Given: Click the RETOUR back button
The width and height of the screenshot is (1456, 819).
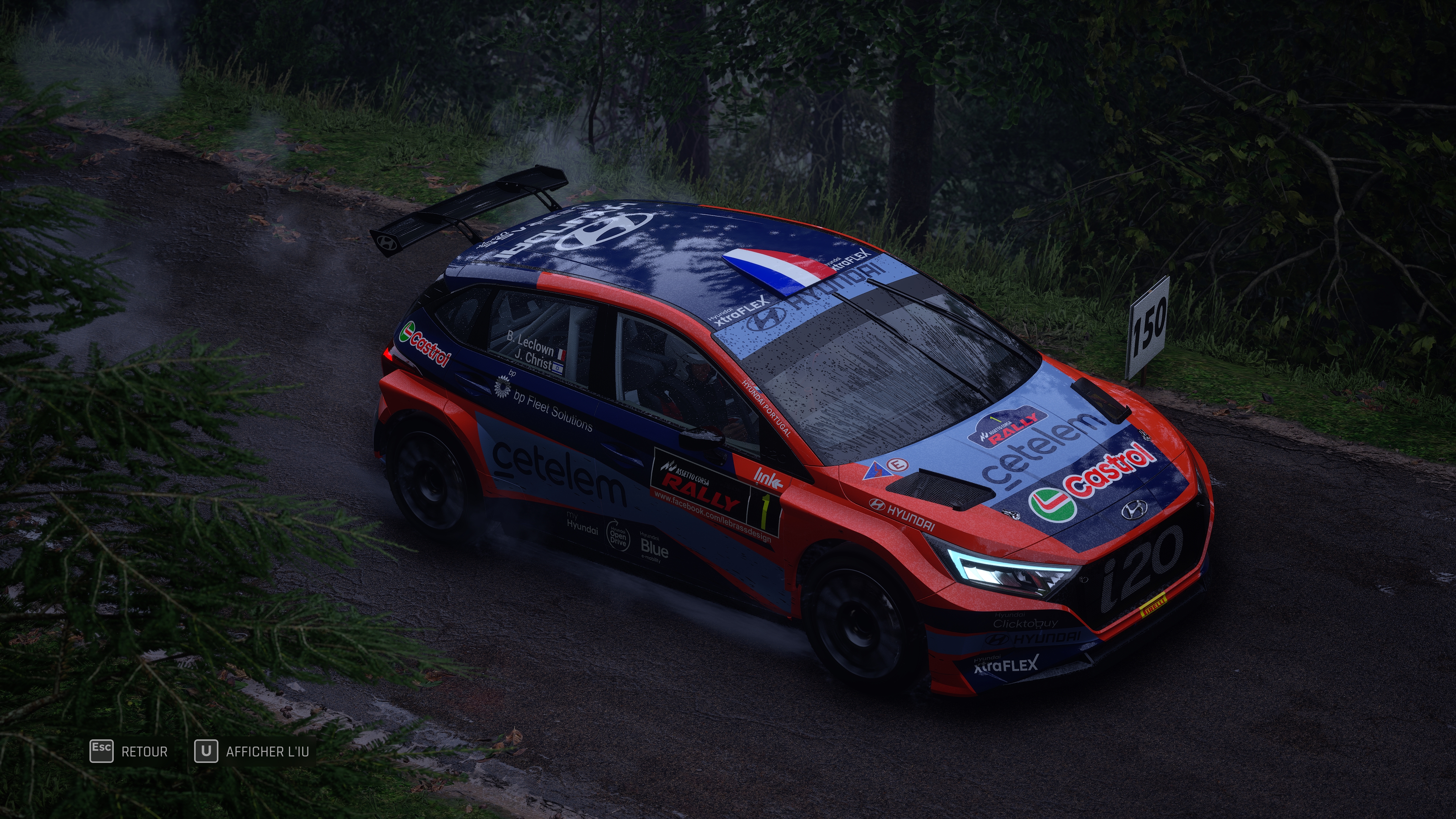Looking at the screenshot, I should [129, 751].
